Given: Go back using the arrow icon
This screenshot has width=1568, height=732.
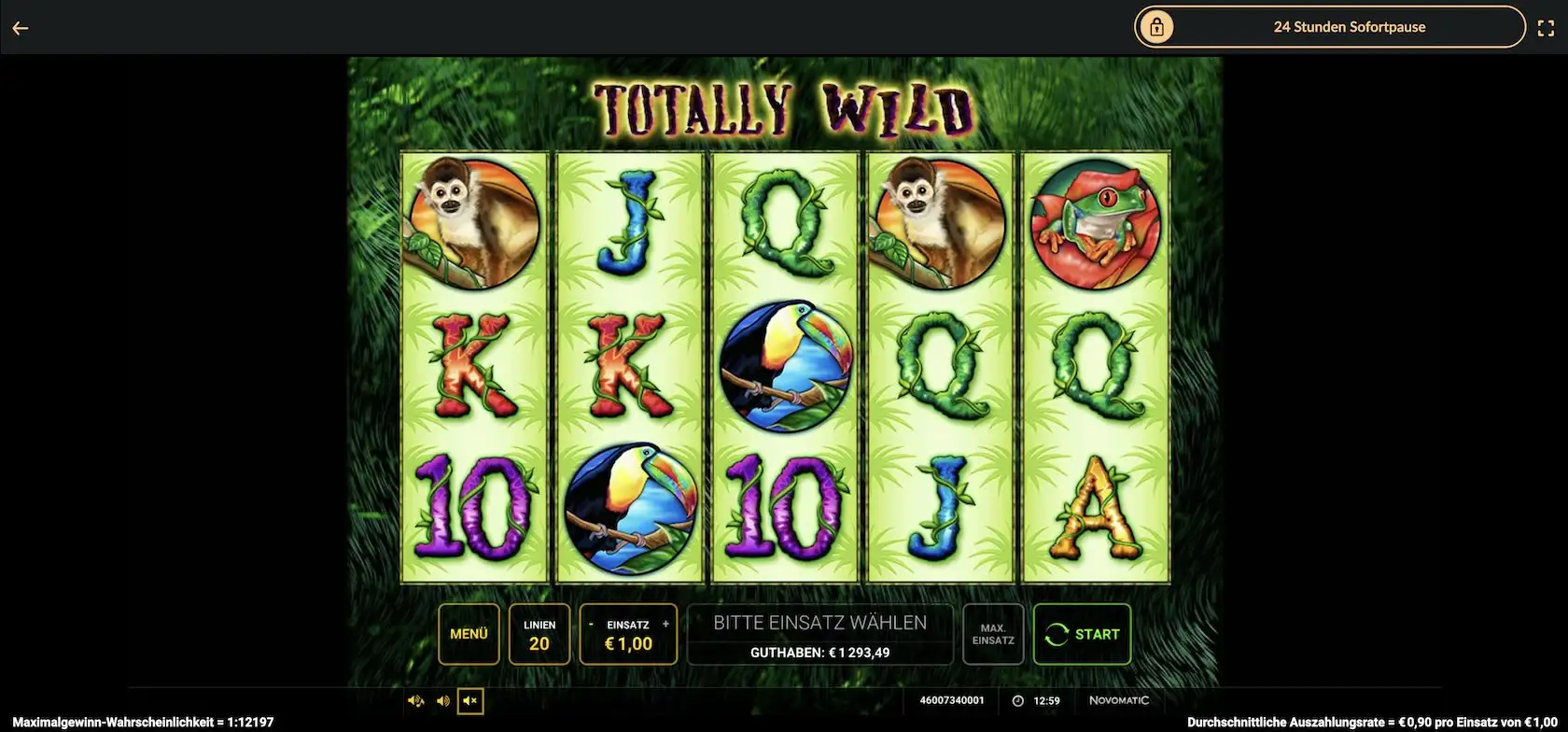Looking at the screenshot, I should click(x=21, y=28).
